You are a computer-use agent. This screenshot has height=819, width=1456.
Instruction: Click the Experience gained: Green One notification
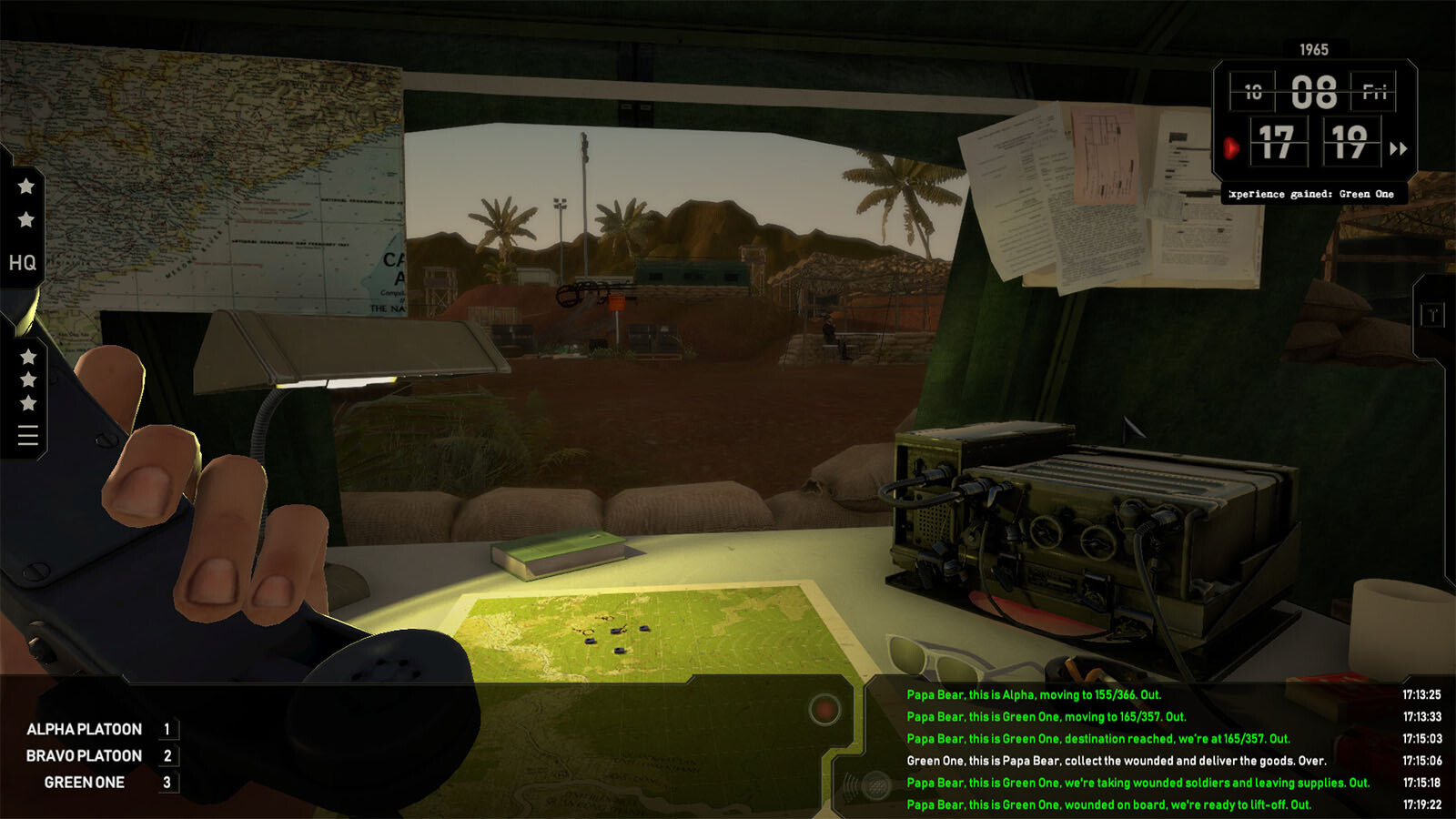pyautogui.click(x=1310, y=194)
